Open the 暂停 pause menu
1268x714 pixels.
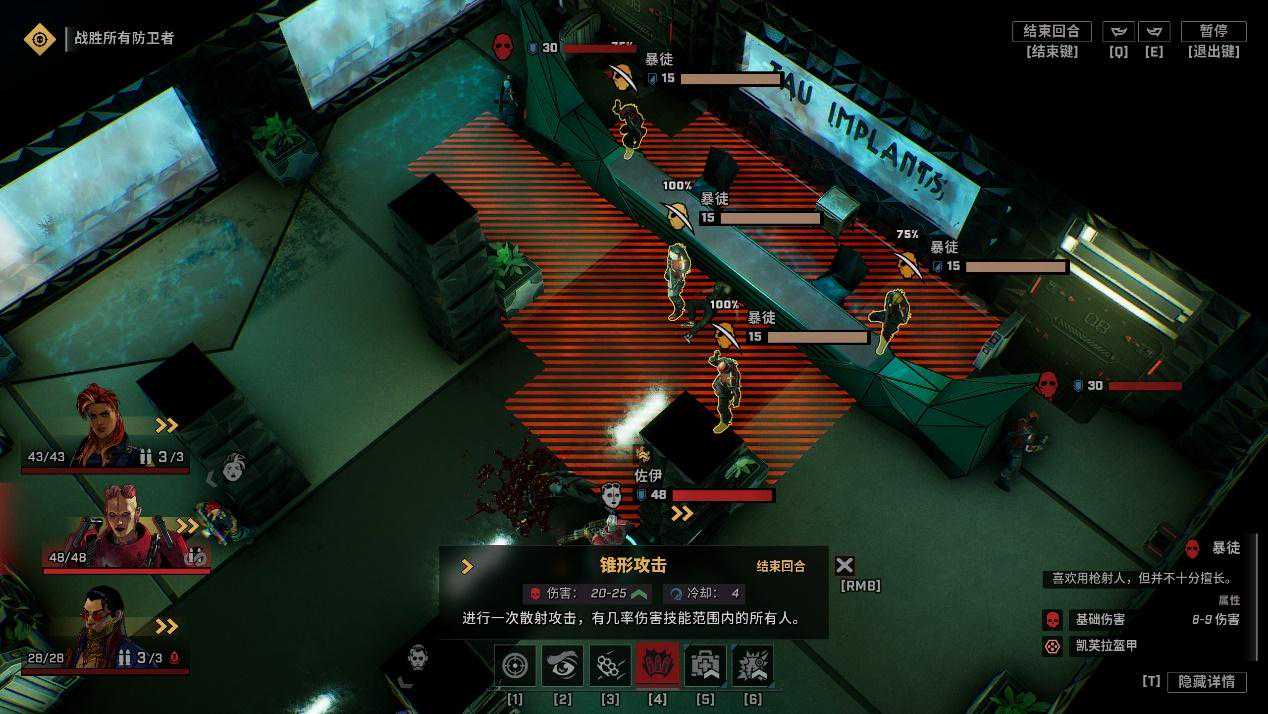tap(1213, 31)
